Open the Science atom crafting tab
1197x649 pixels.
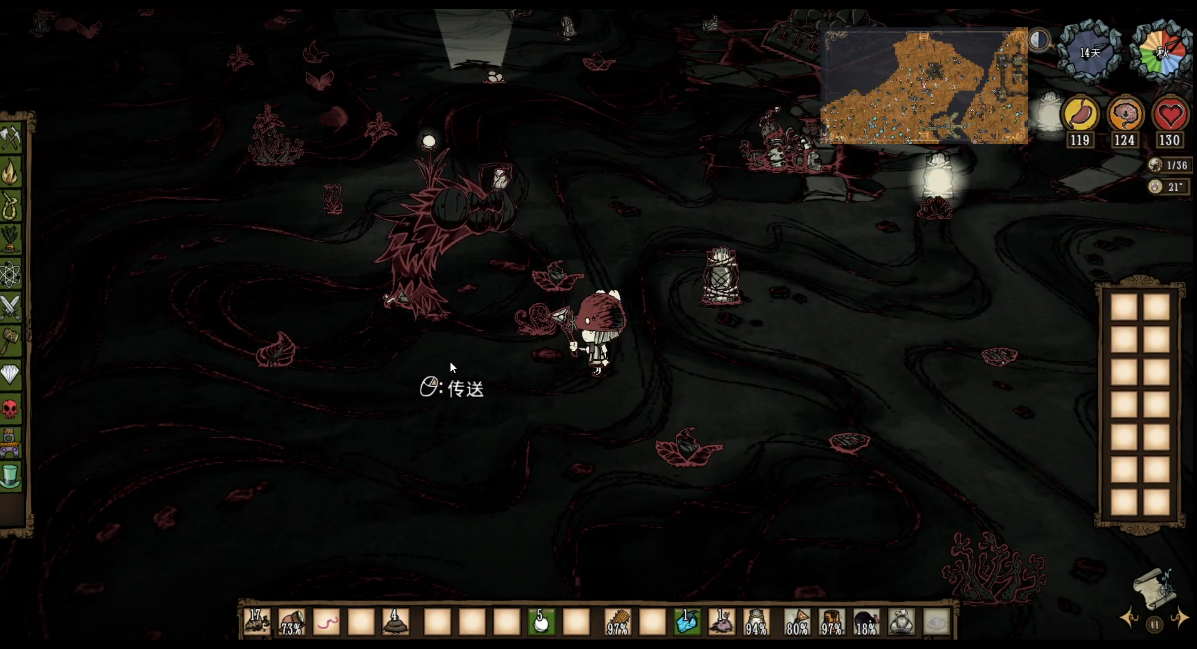pyautogui.click(x=12, y=272)
